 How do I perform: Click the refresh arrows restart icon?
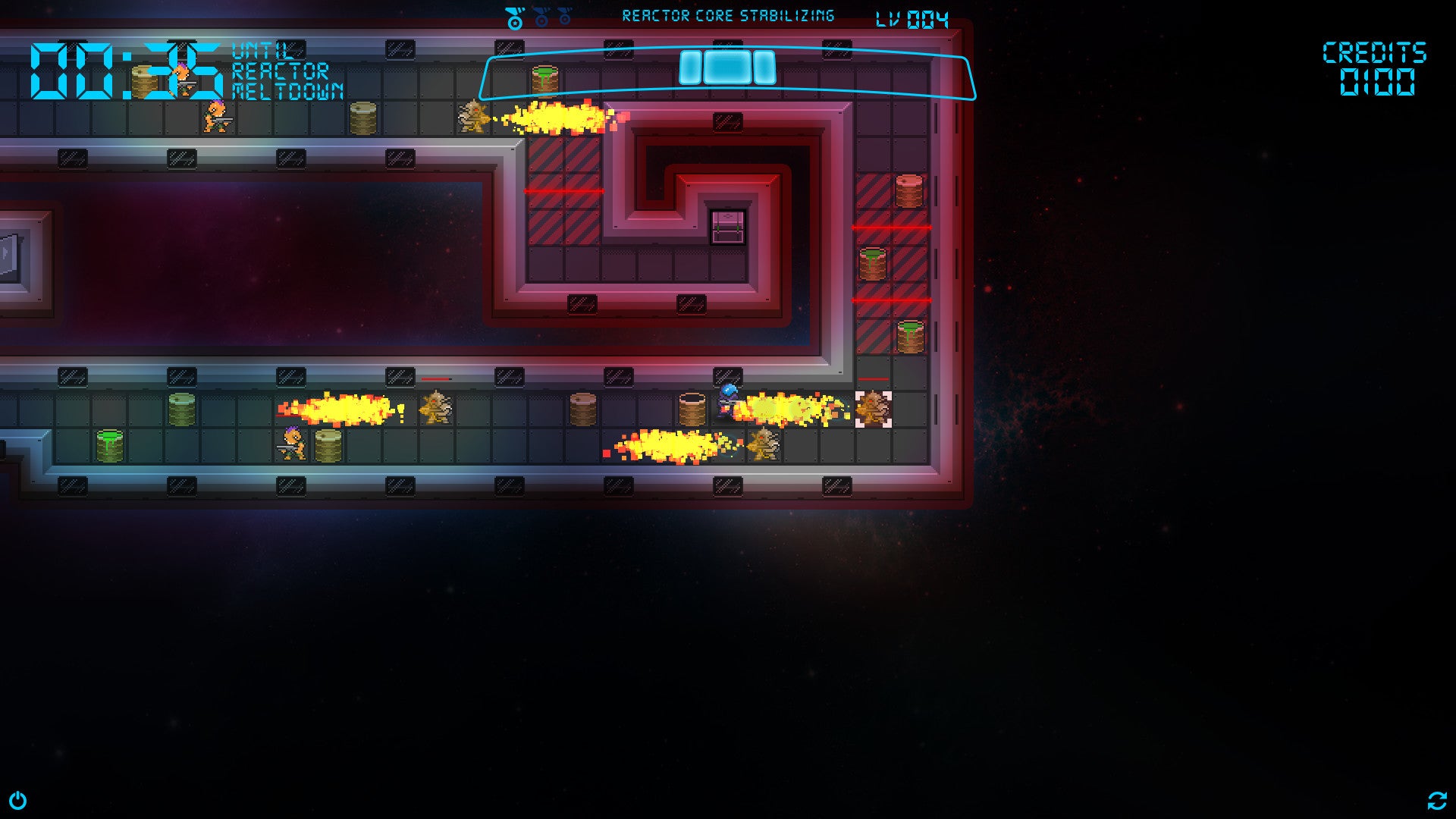tap(1436, 801)
